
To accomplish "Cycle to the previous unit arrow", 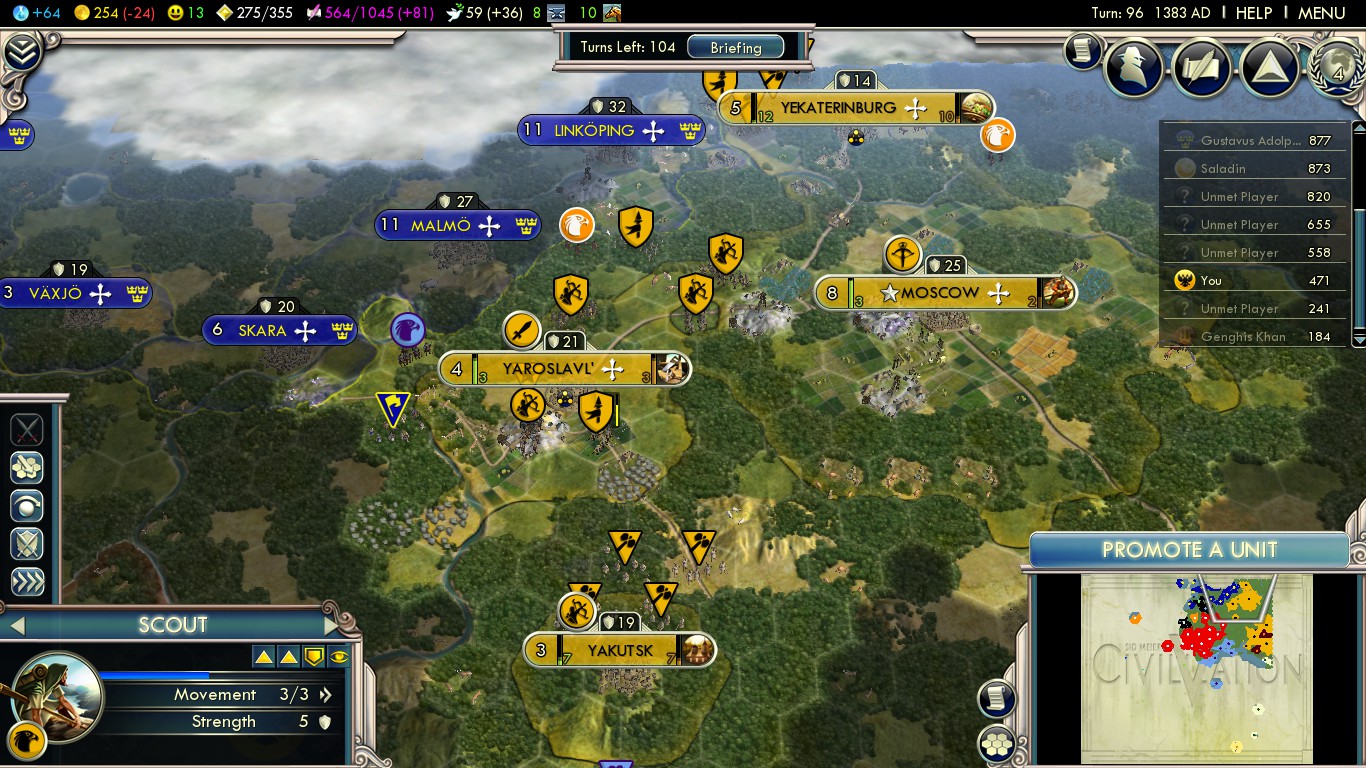I will pos(14,626).
